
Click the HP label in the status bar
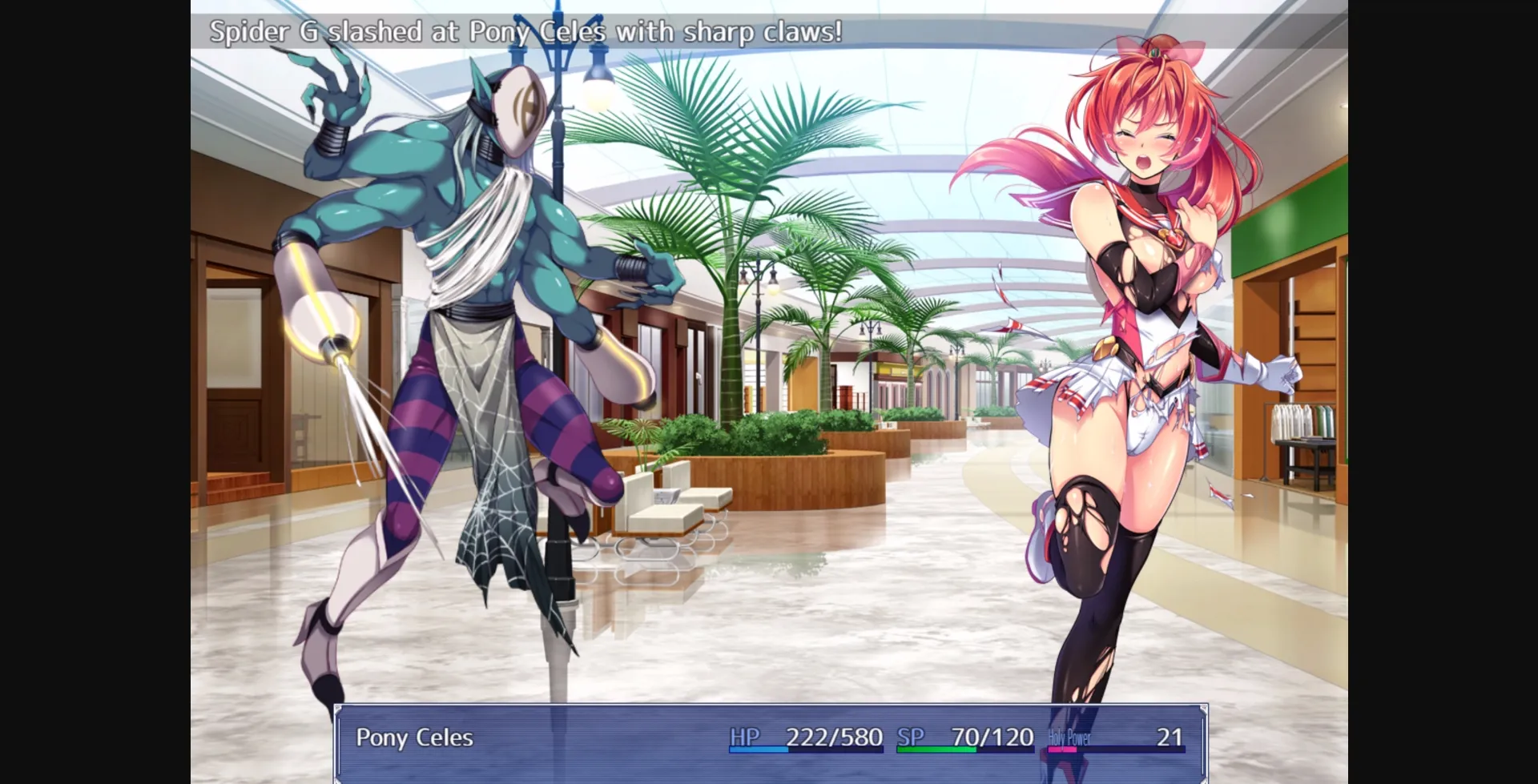coord(745,734)
